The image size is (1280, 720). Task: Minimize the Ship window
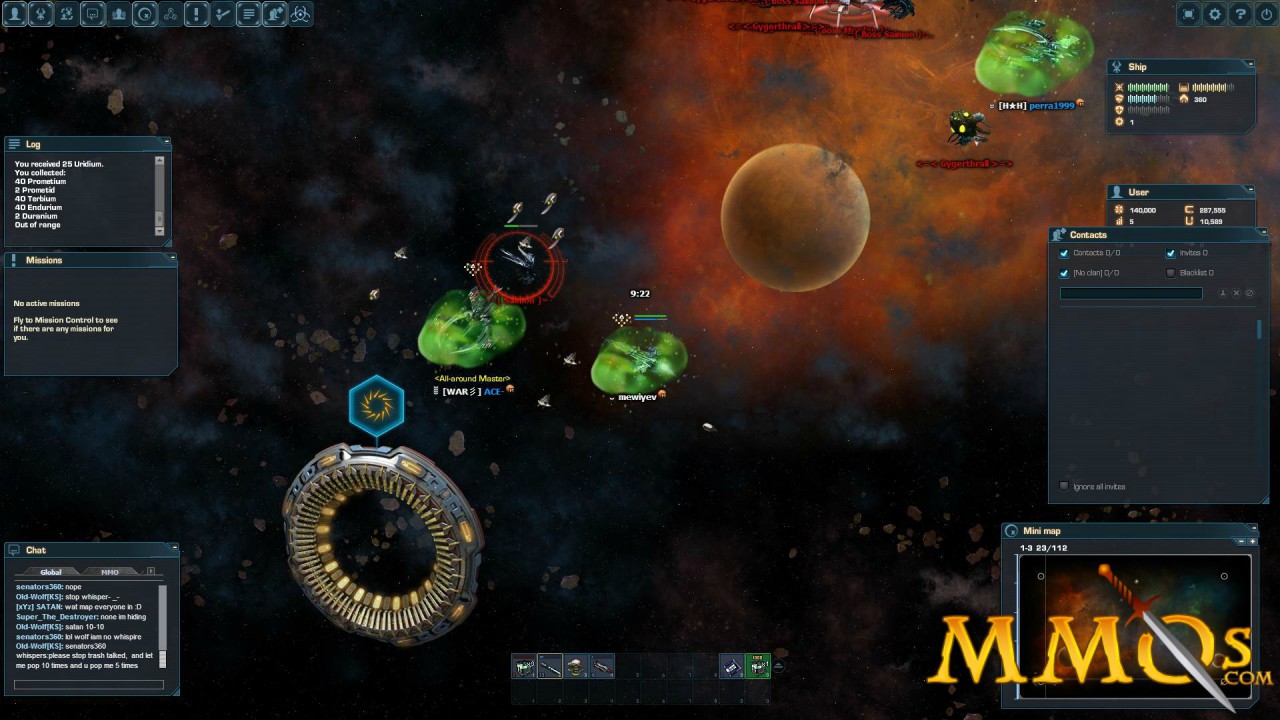1250,67
